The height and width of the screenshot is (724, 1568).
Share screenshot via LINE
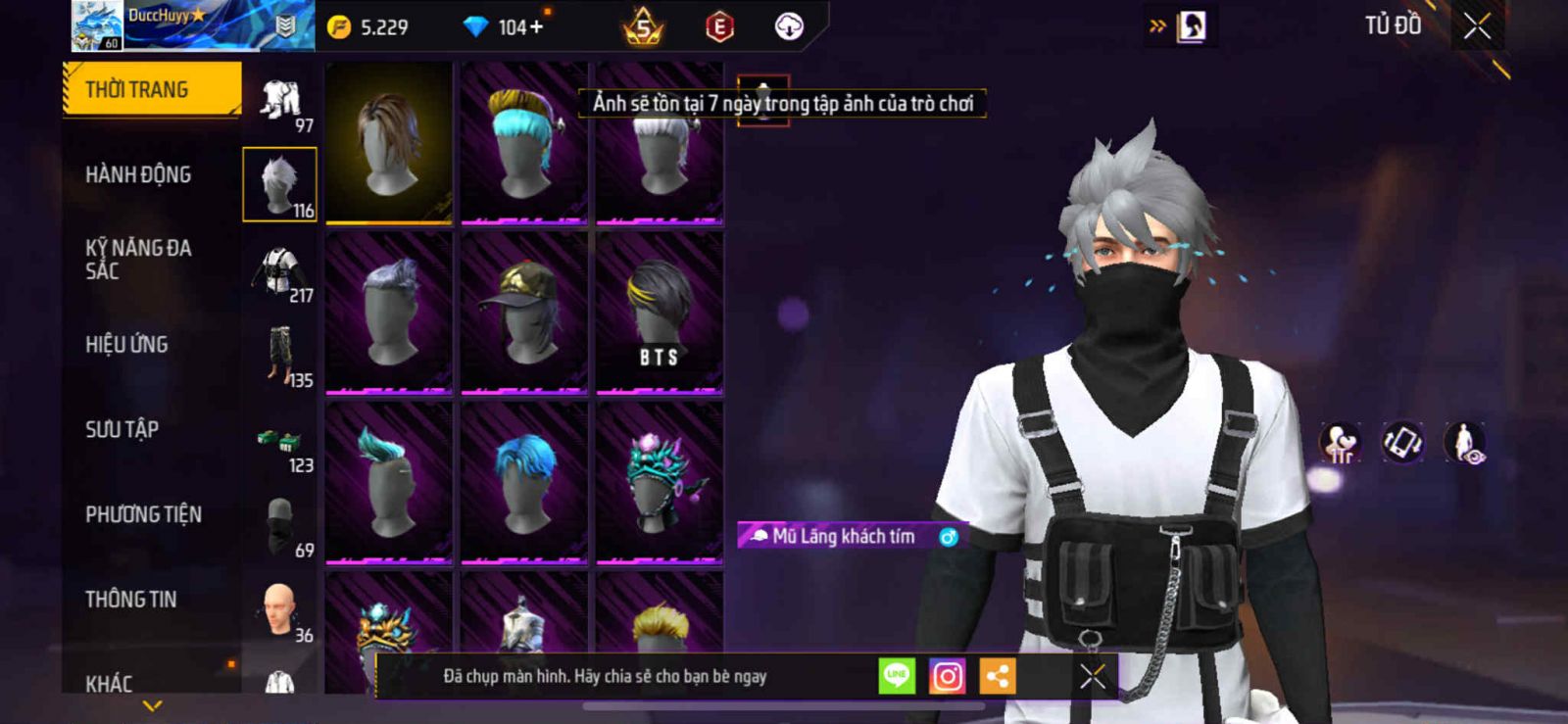click(x=897, y=676)
